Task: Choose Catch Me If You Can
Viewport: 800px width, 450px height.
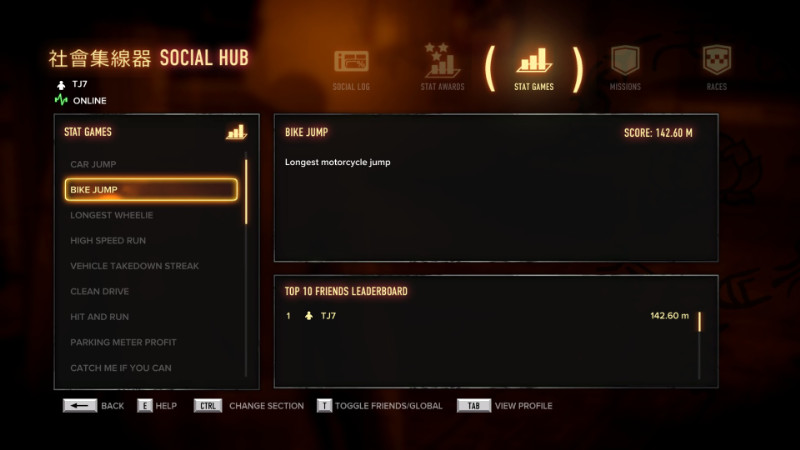Action: [150, 368]
